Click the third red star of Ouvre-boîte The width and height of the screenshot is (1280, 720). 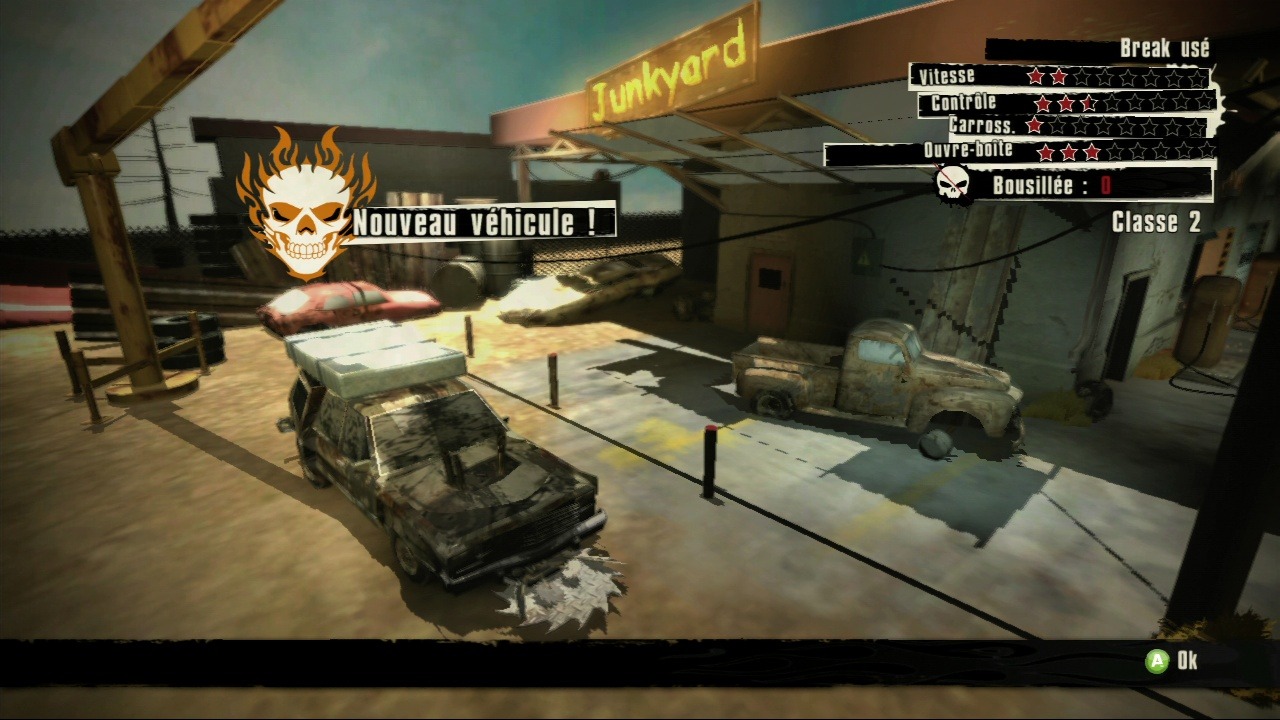(x=1091, y=151)
